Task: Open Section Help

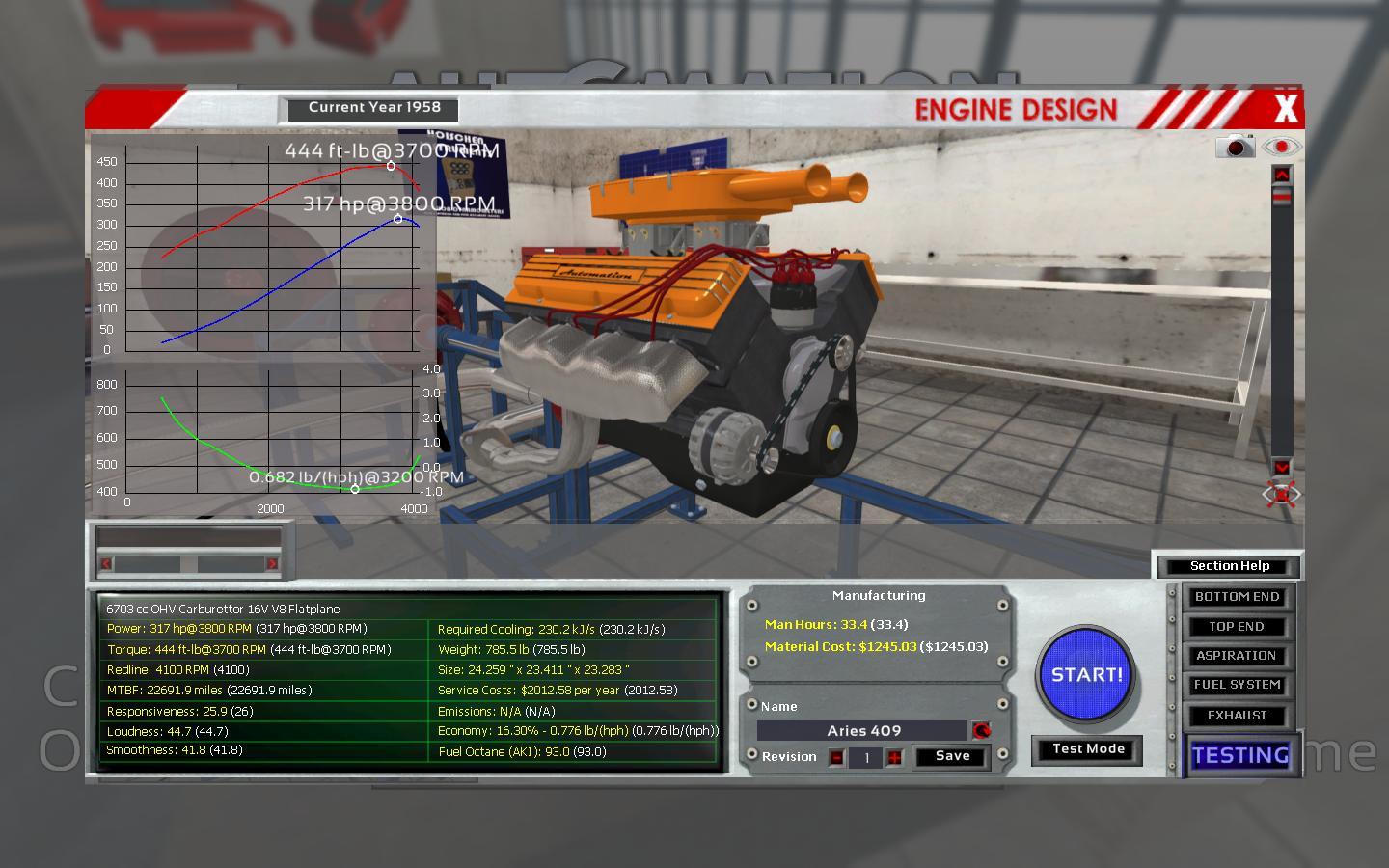Action: click(1229, 566)
